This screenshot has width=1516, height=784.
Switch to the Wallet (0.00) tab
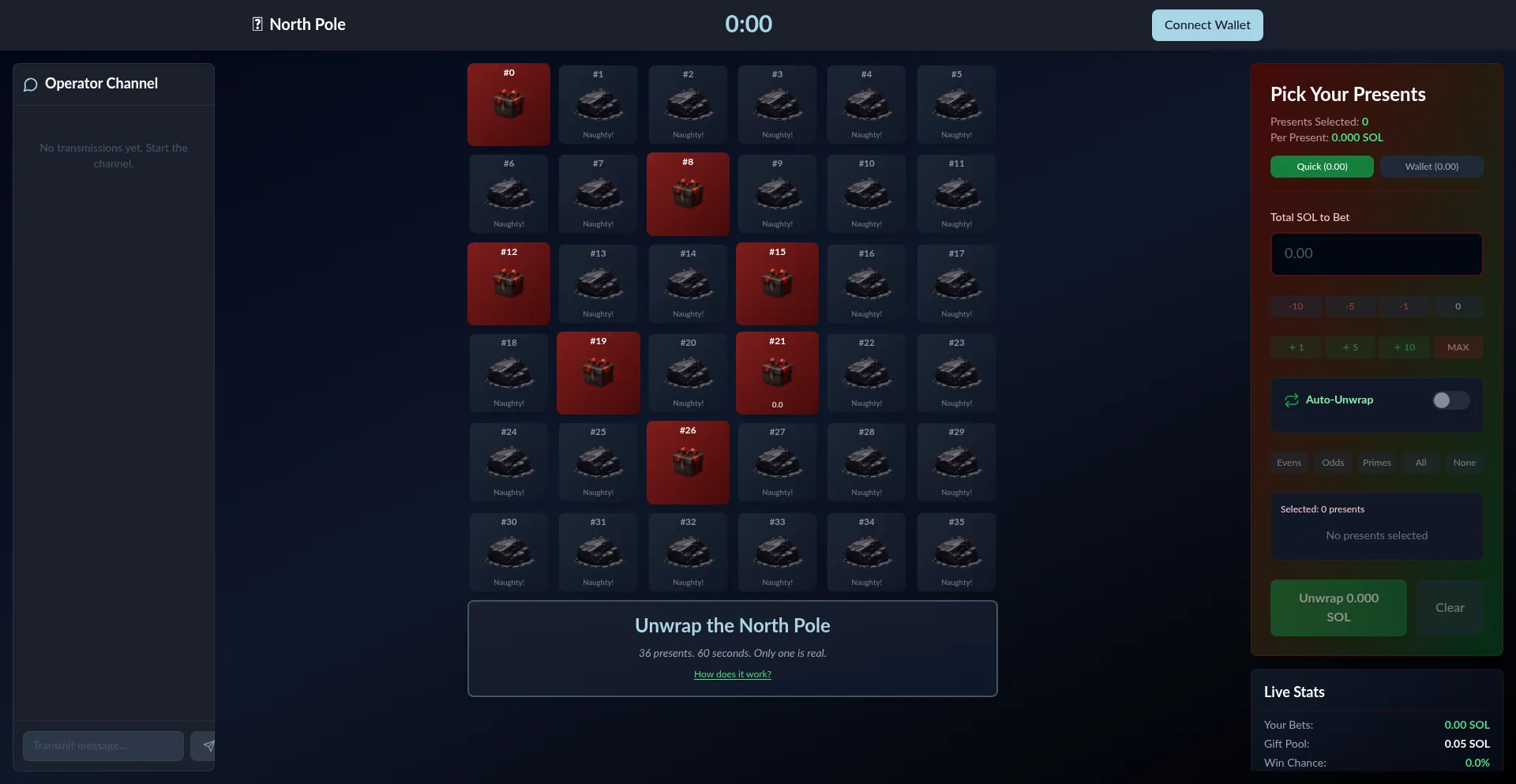[x=1431, y=167]
